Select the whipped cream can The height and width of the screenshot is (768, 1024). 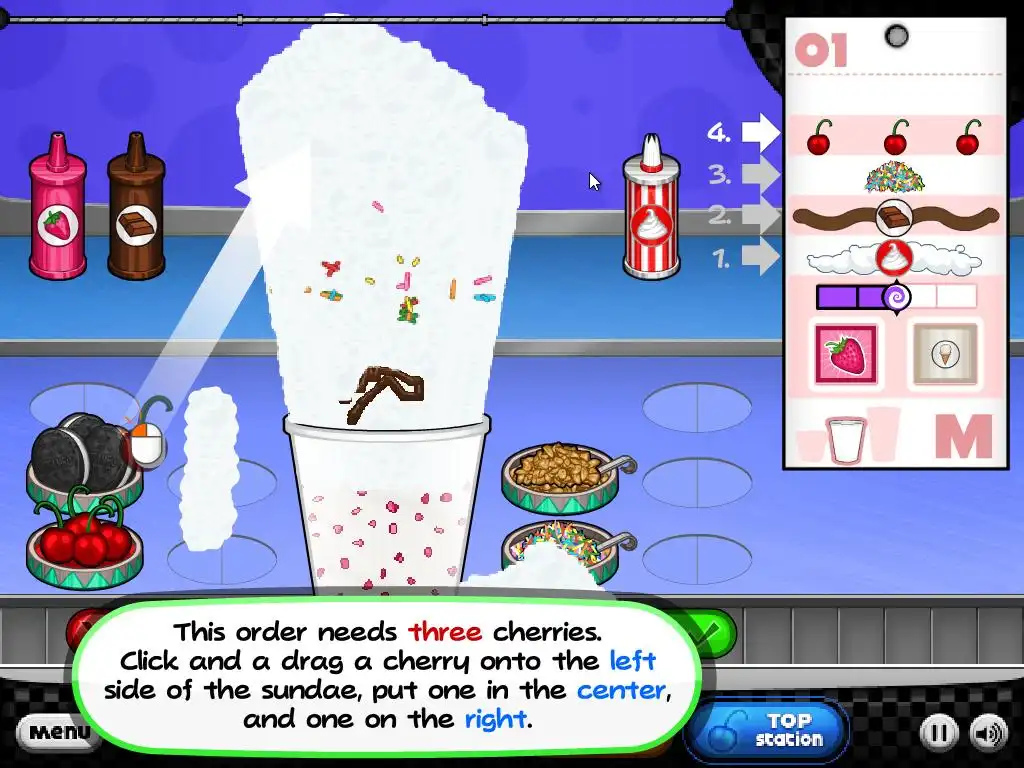[x=651, y=210]
